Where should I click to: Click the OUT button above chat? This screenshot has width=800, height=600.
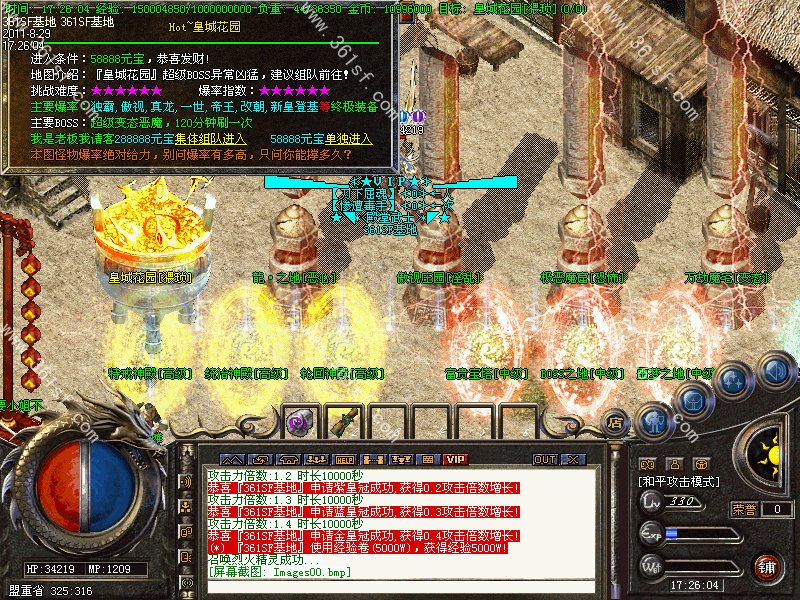pyautogui.click(x=545, y=459)
